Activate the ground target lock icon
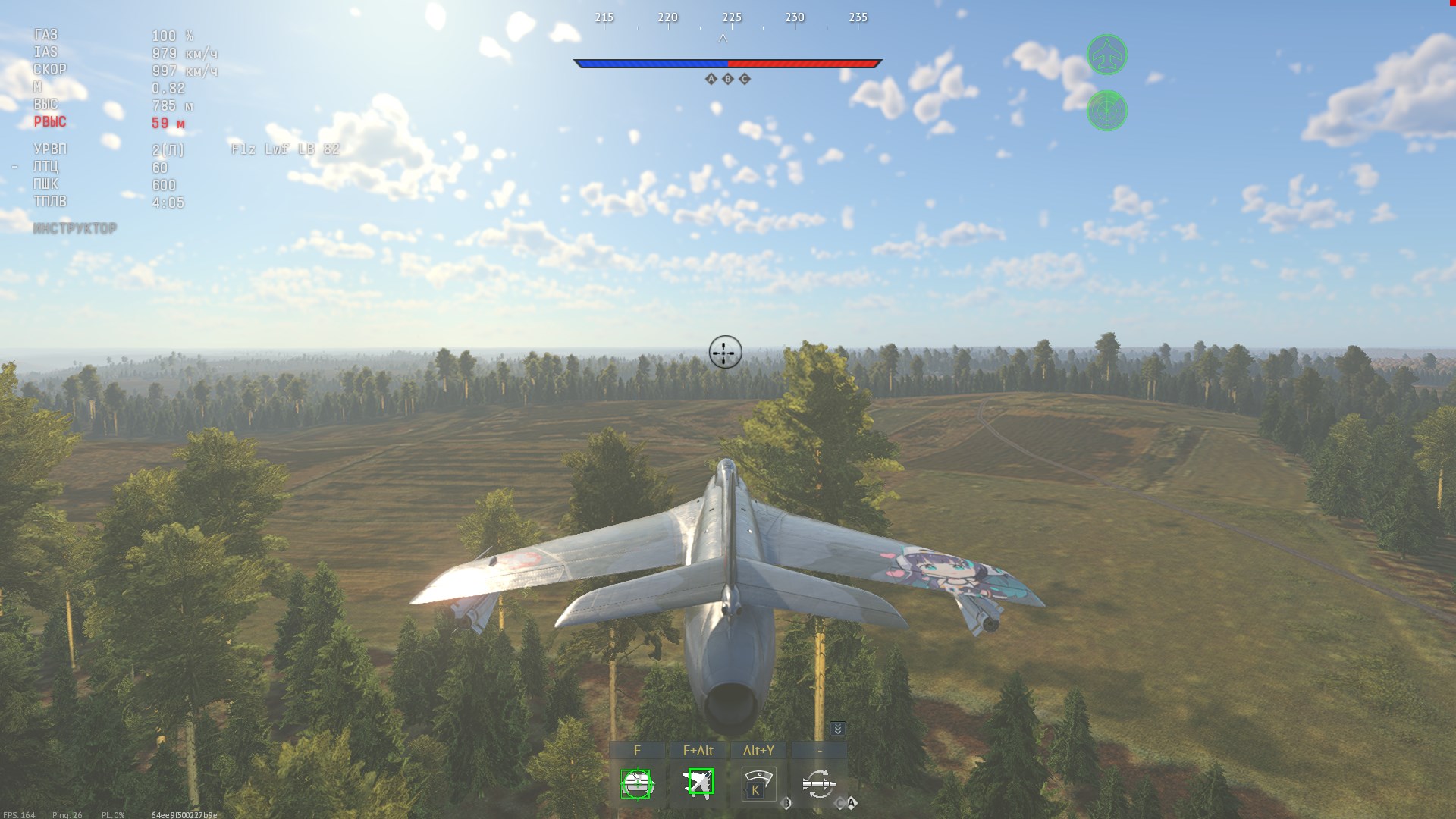1456x819 pixels. 636,784
